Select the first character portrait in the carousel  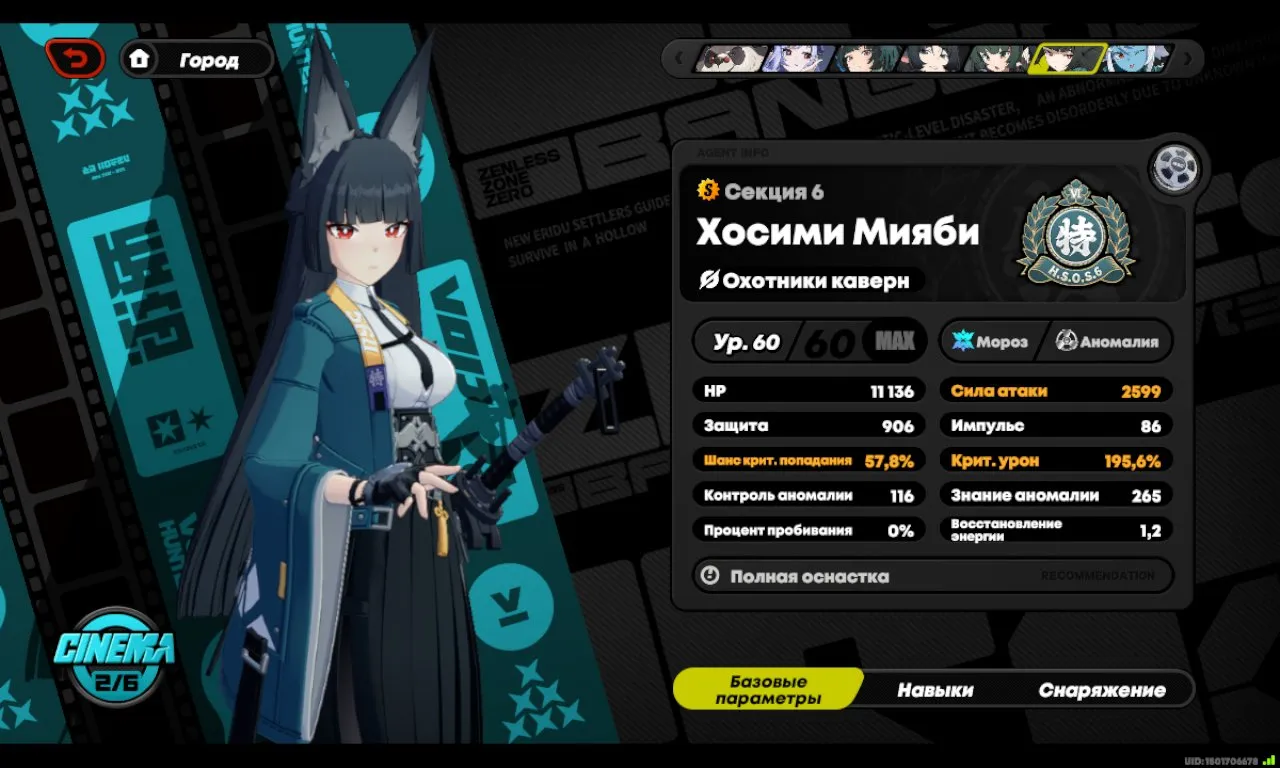tap(731, 58)
